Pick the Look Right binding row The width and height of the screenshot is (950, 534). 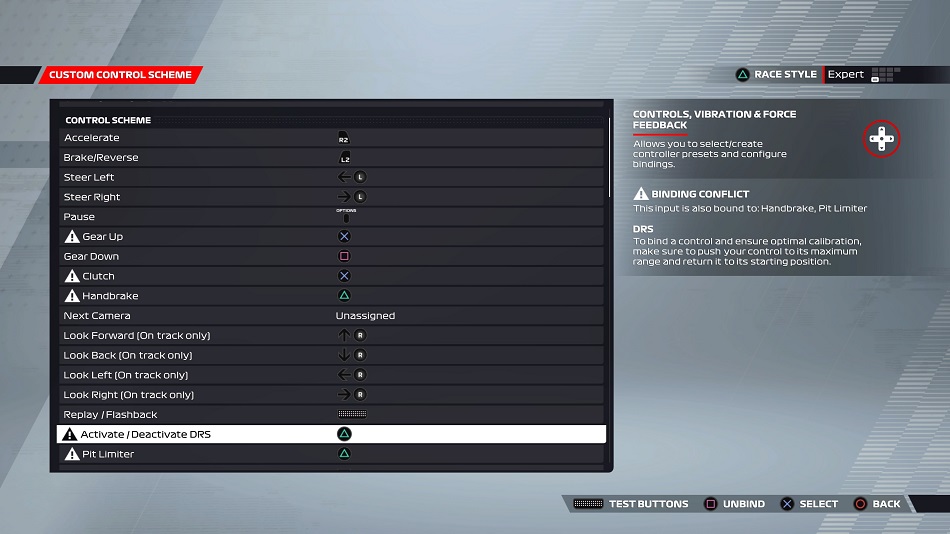click(330, 395)
